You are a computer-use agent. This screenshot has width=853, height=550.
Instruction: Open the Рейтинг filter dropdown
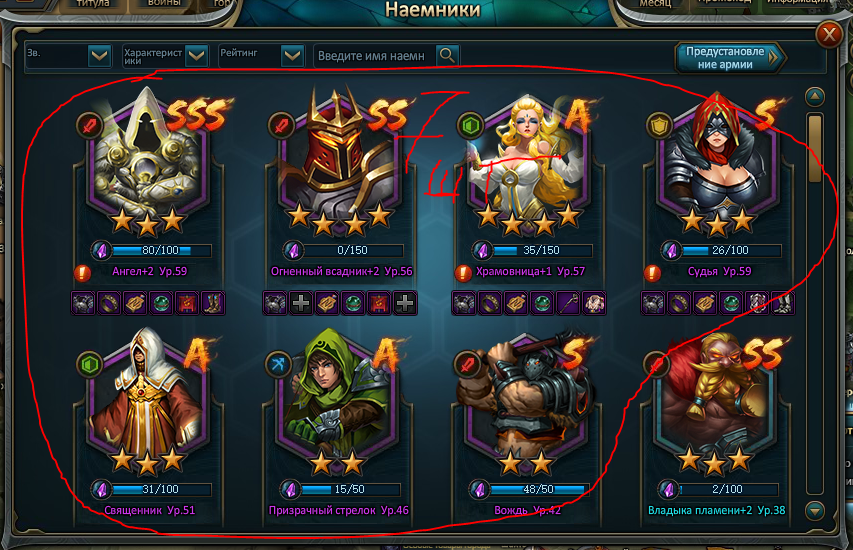pos(292,56)
